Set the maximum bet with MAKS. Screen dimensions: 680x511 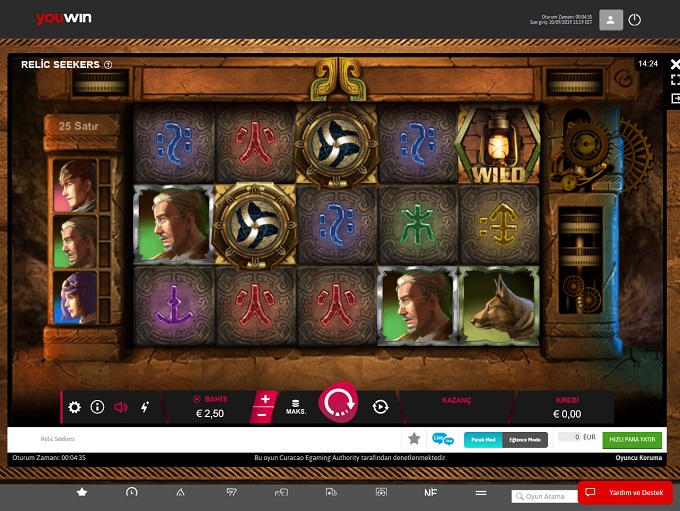[296, 407]
